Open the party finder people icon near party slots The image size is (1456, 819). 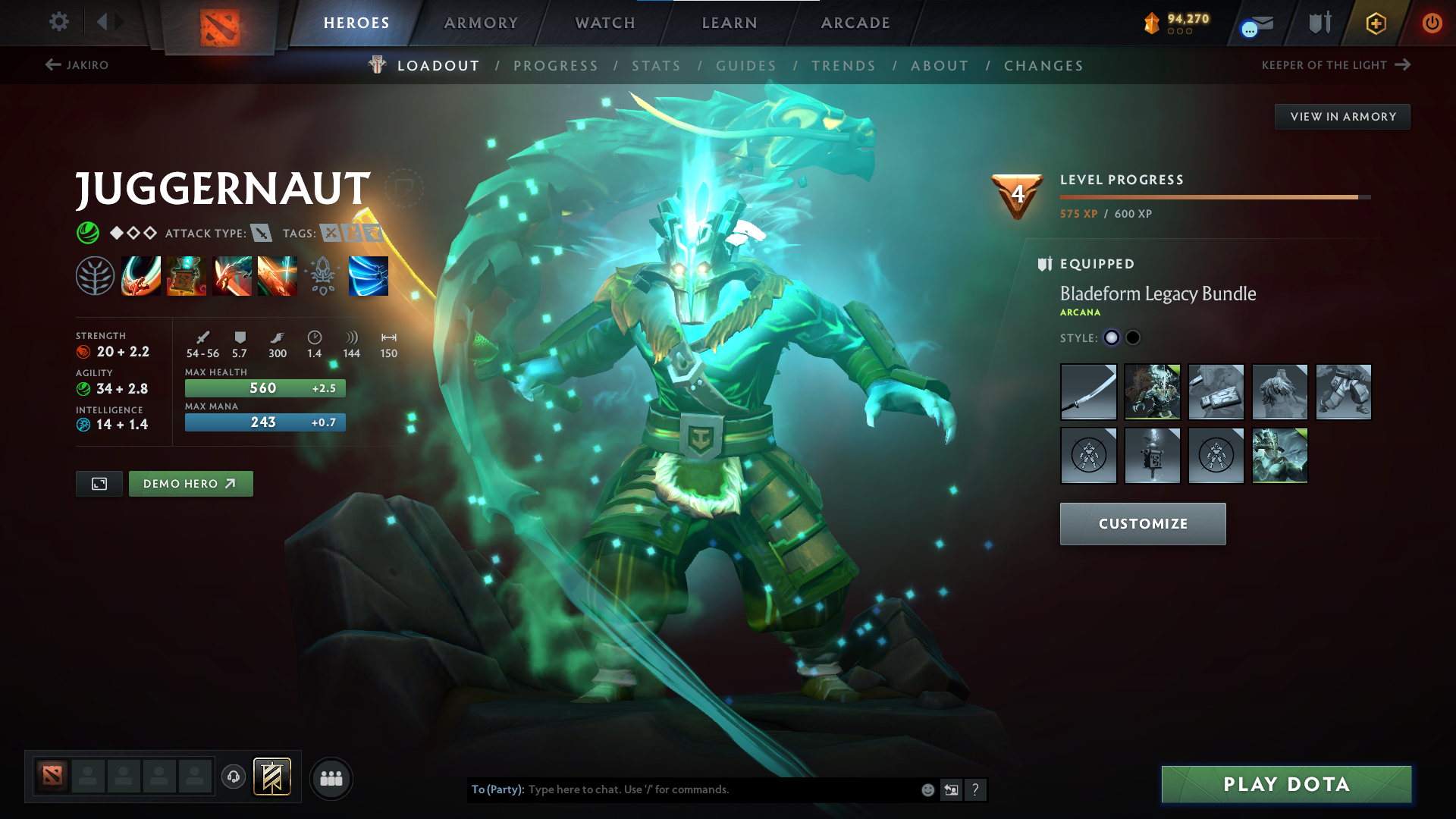pyautogui.click(x=331, y=778)
